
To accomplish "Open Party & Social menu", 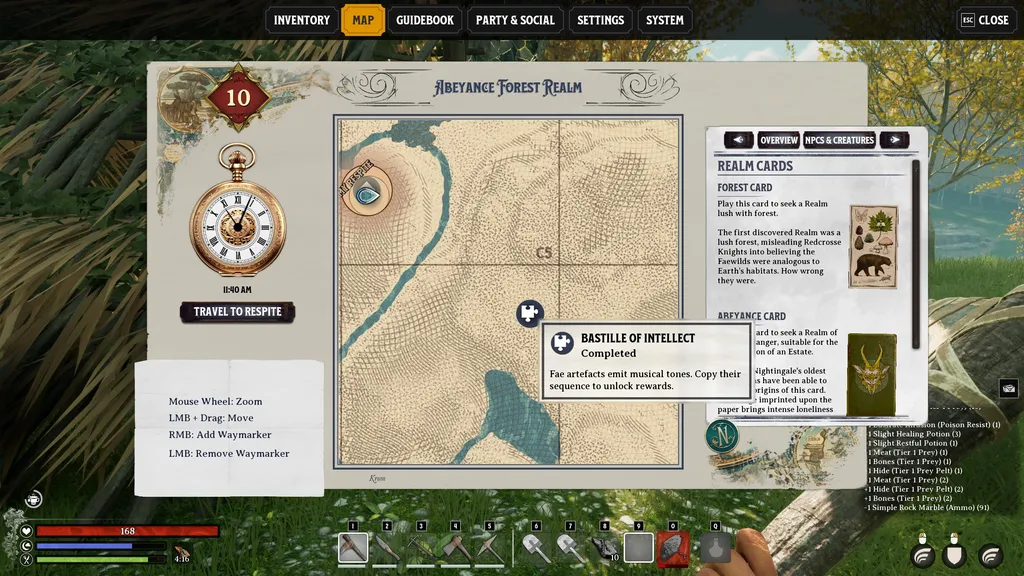I will click(x=515, y=20).
